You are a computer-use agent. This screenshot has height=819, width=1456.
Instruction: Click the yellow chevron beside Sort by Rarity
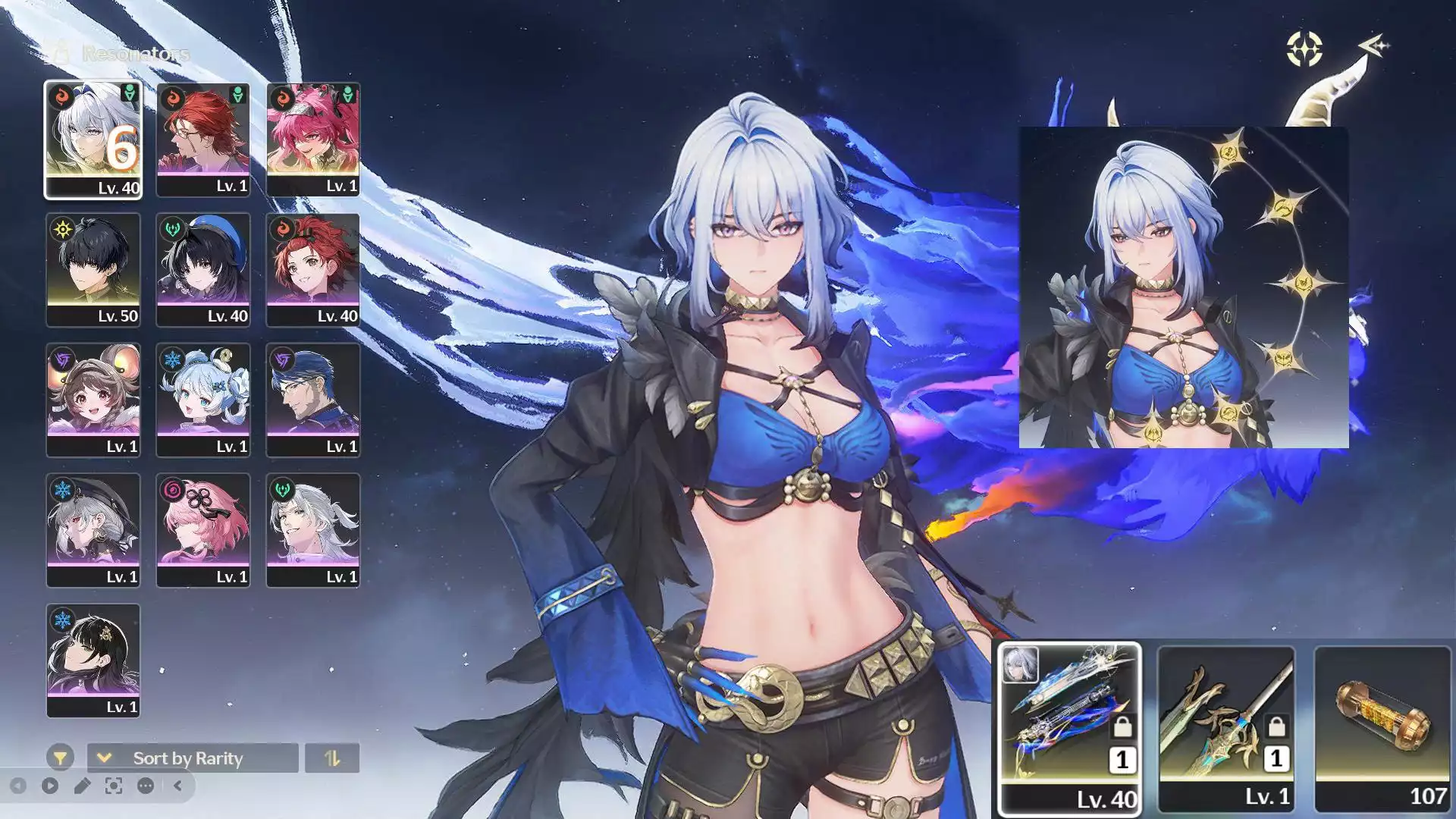click(x=105, y=758)
